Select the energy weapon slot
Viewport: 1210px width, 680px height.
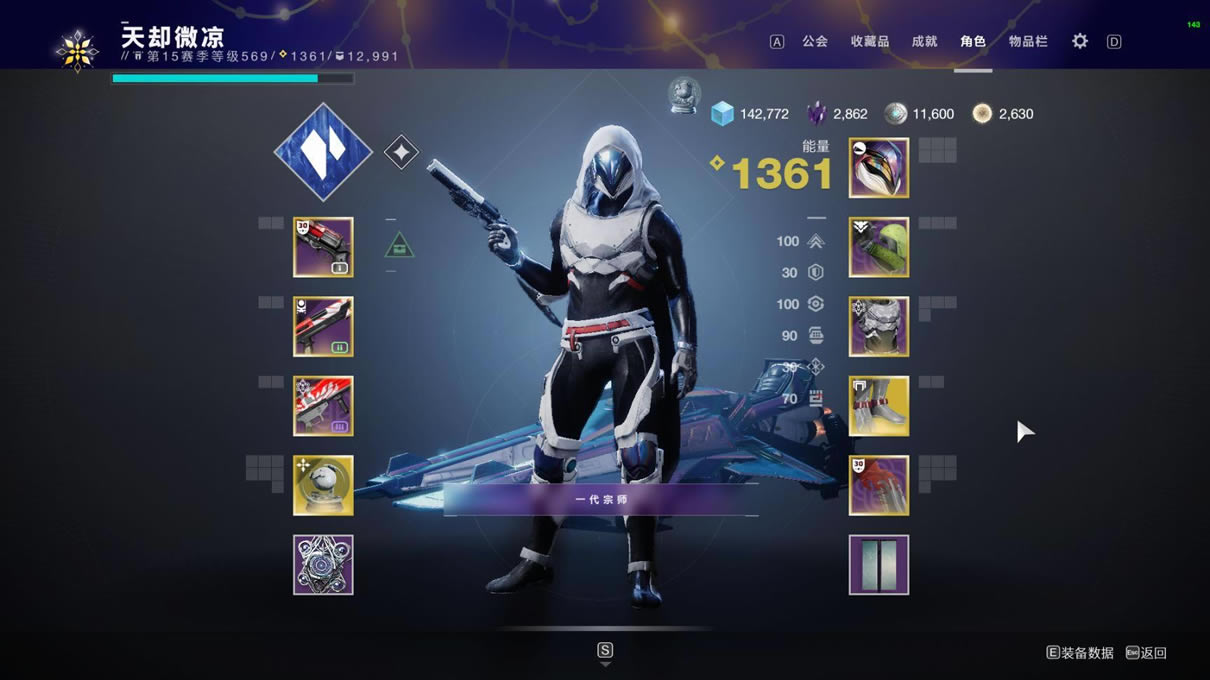tap(323, 326)
